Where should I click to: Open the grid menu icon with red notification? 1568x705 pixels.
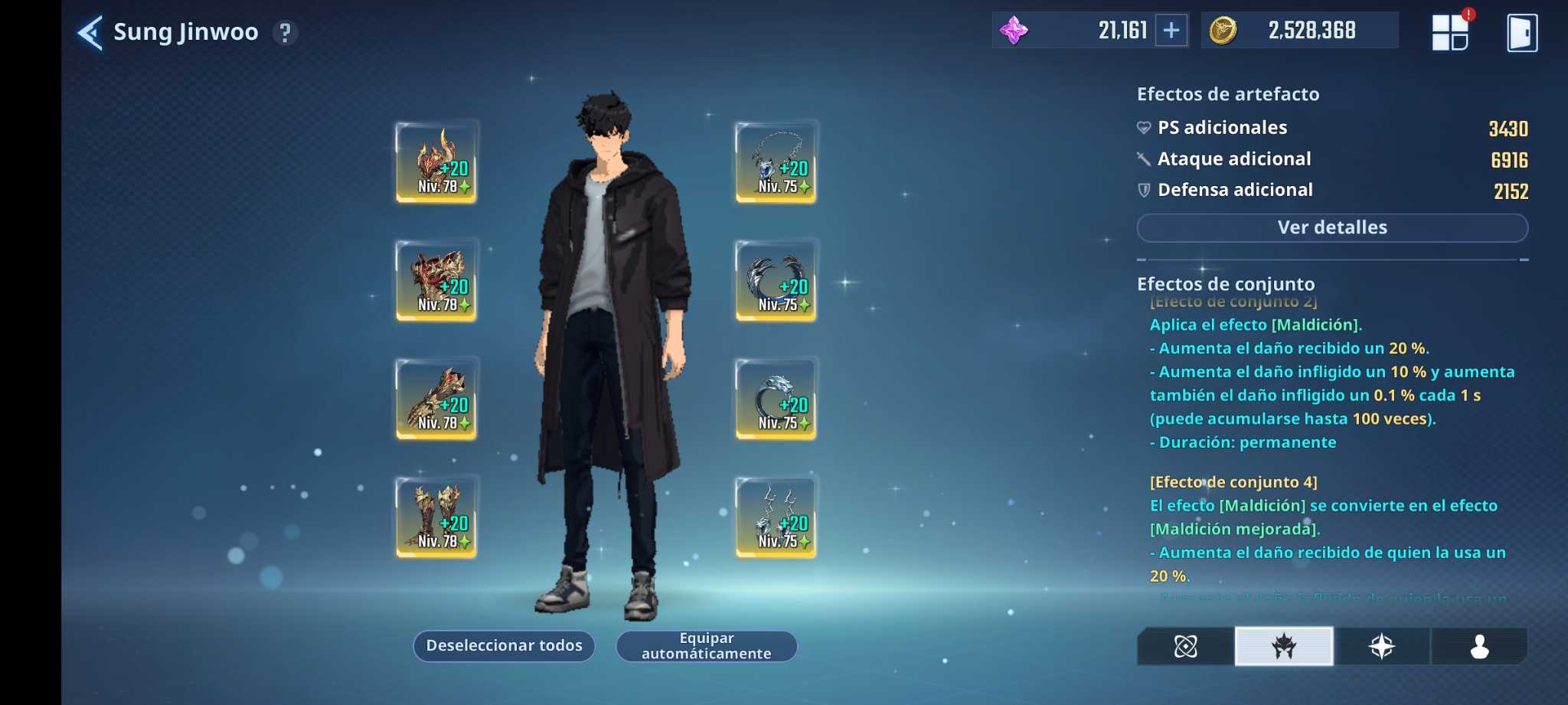pos(1450,33)
